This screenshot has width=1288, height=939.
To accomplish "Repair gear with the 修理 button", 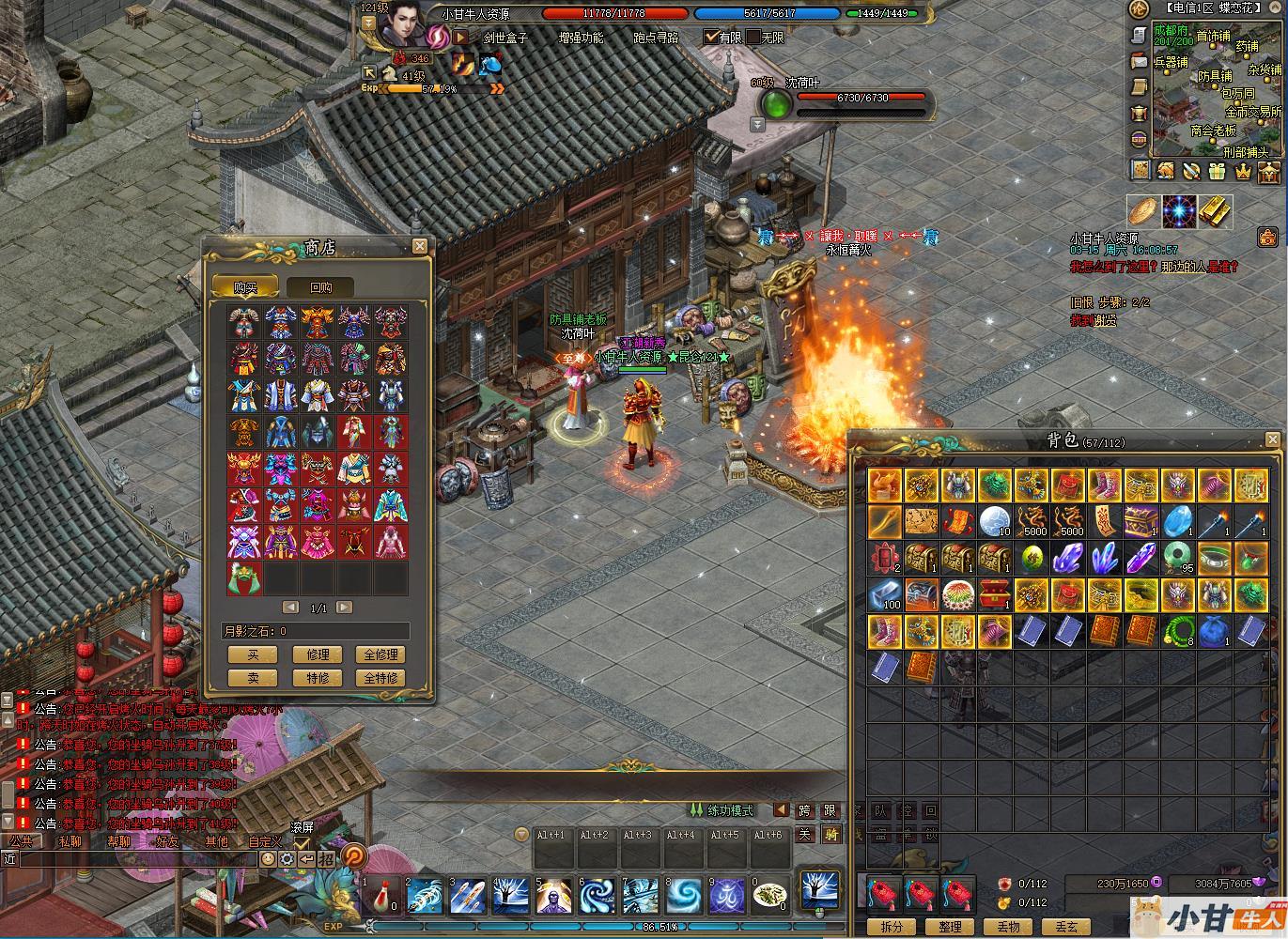I will click(318, 654).
